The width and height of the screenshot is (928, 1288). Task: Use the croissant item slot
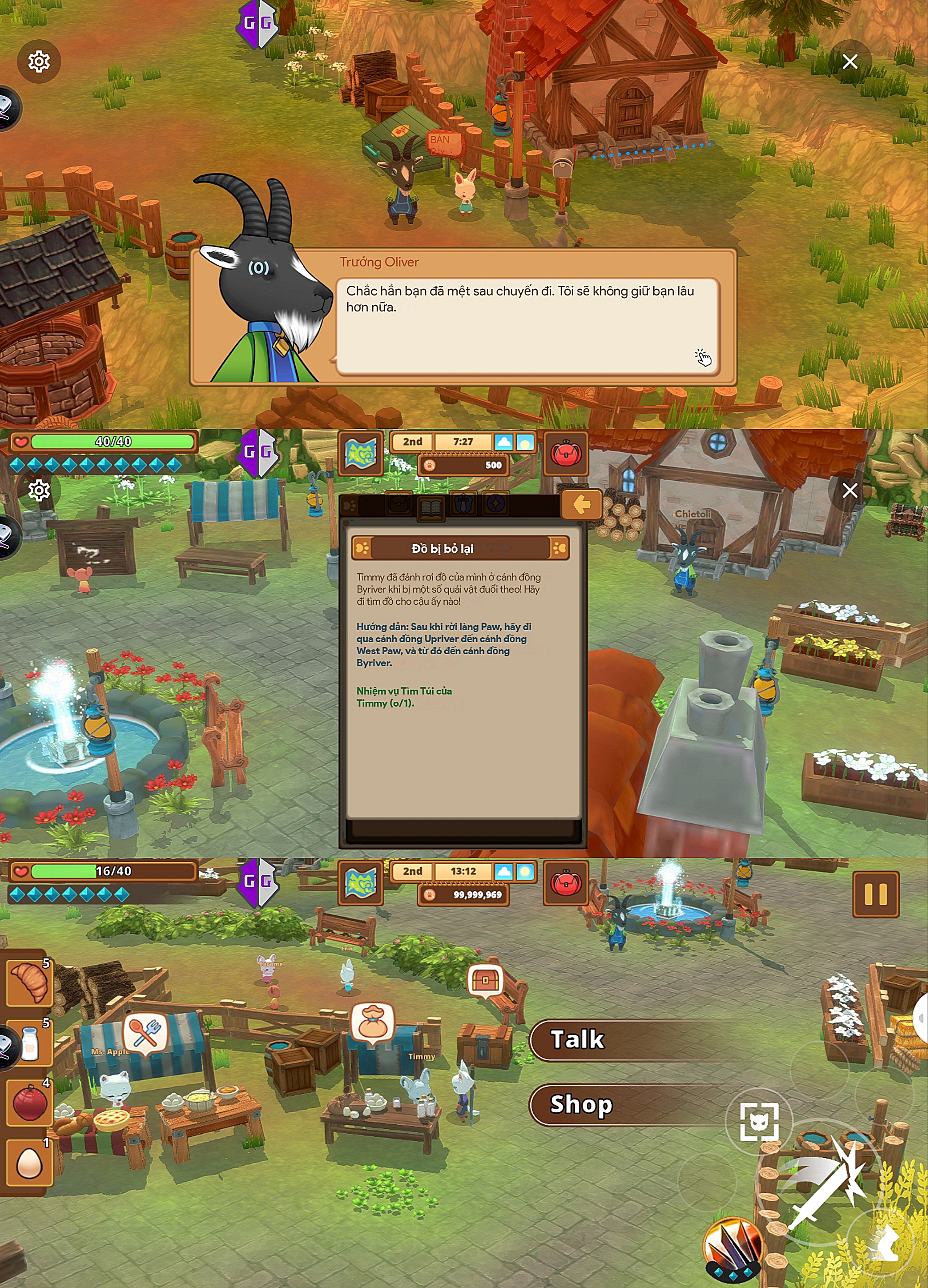(x=30, y=983)
